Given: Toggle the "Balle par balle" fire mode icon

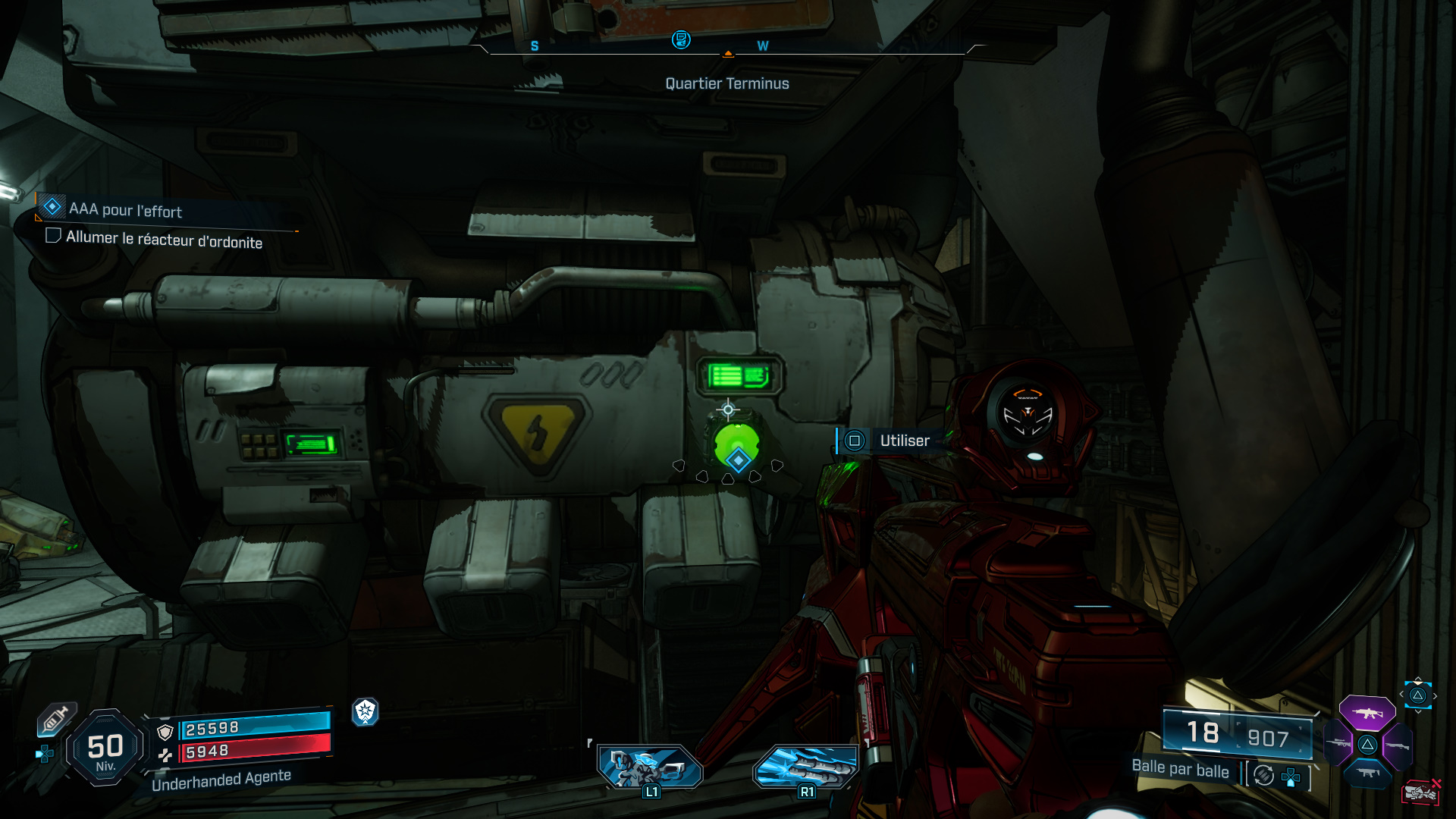Looking at the screenshot, I should tap(1264, 775).
